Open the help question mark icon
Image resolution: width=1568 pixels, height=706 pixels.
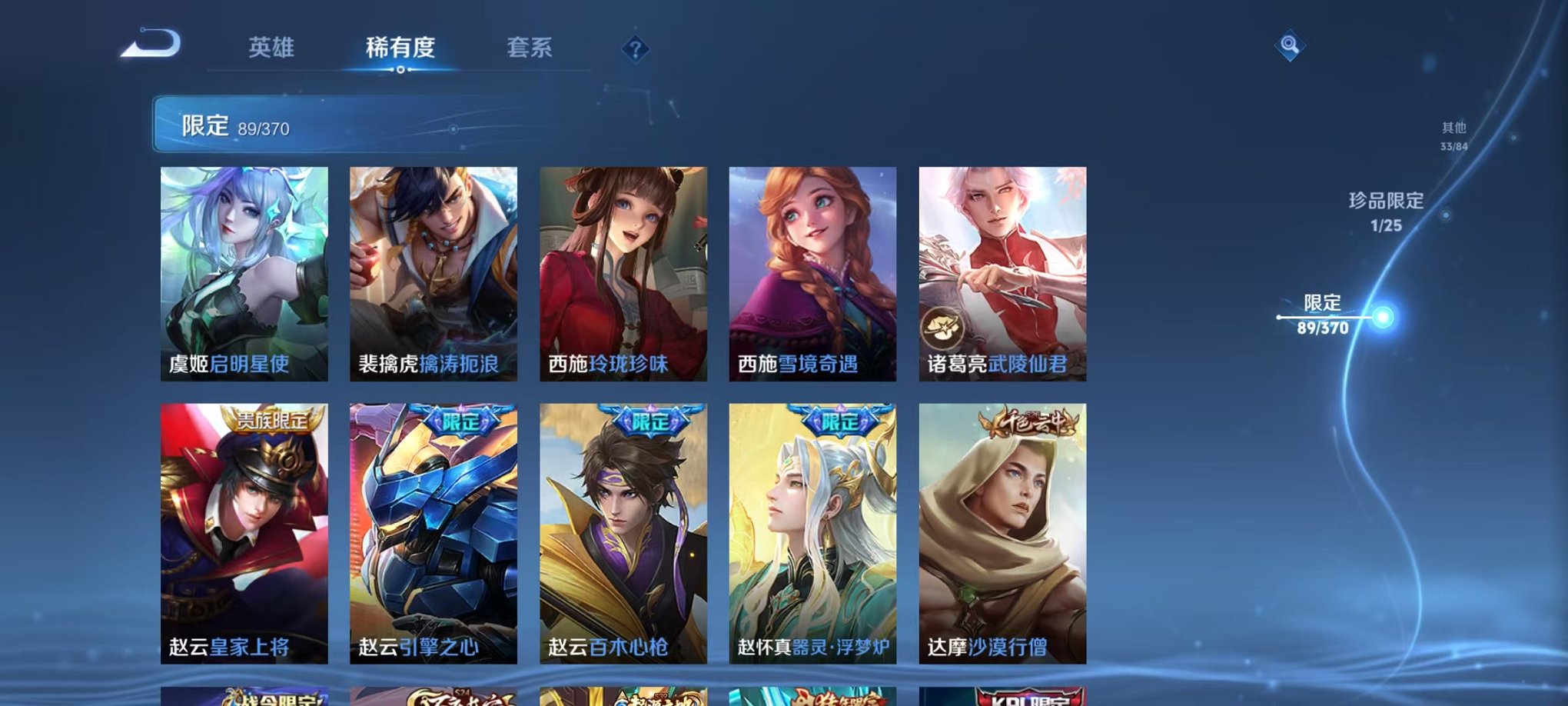(x=634, y=50)
